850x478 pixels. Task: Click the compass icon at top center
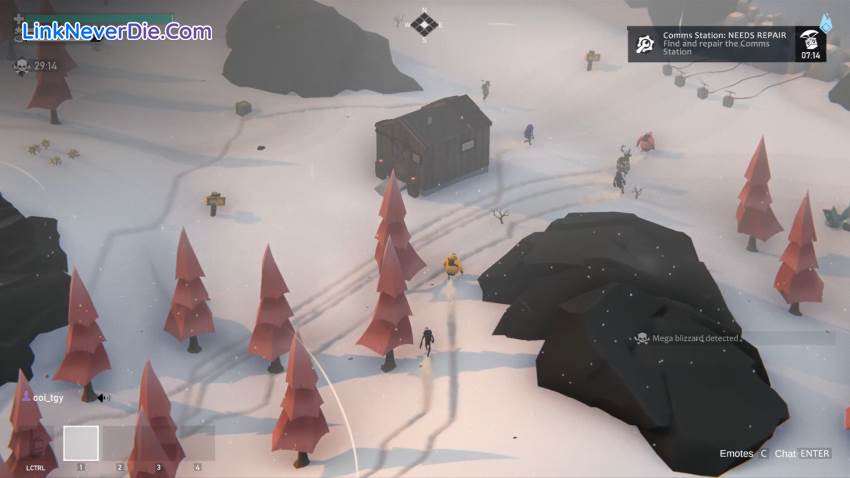[425, 24]
